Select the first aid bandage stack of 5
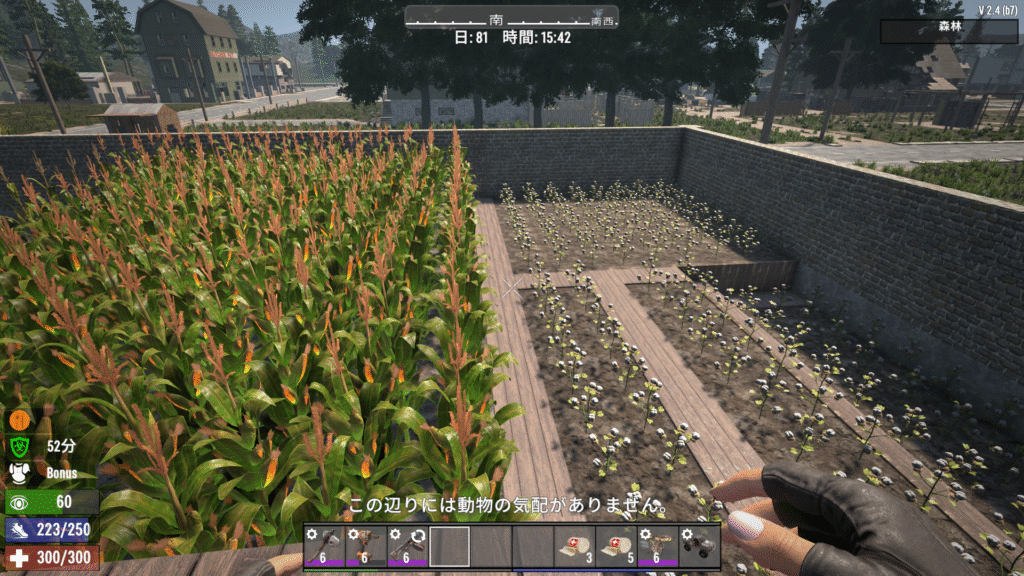The width and height of the screenshot is (1024, 576). pyautogui.click(x=616, y=547)
